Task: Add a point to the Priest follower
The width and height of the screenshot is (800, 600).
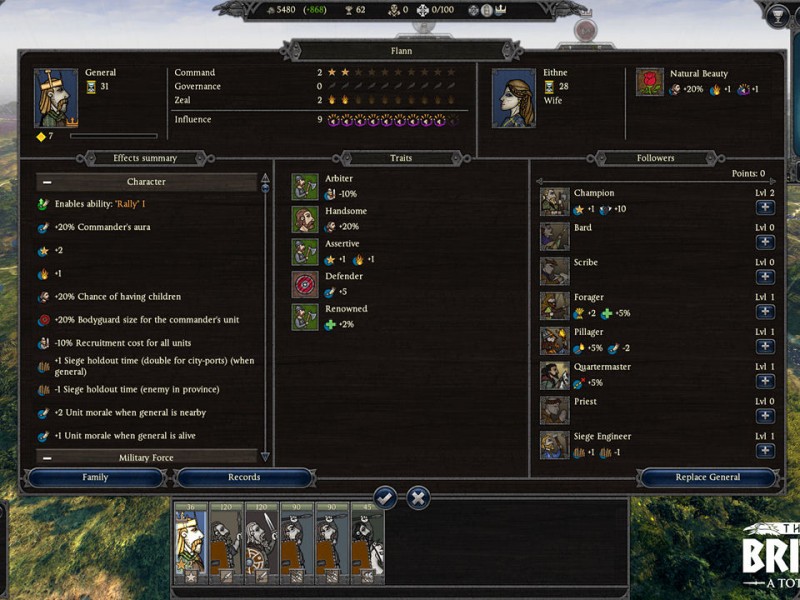Action: [x=765, y=416]
